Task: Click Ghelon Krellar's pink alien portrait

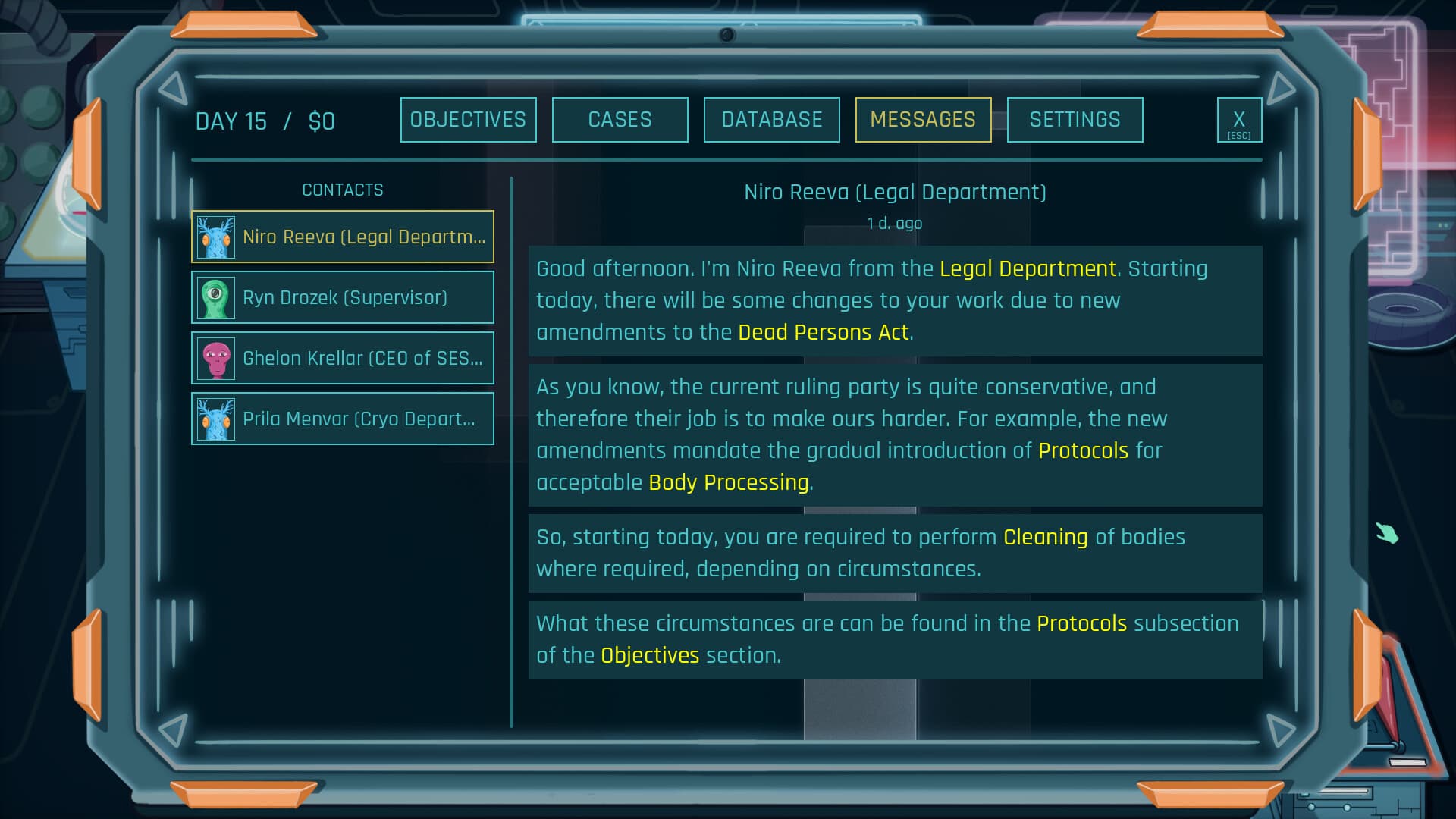Action: coord(216,357)
